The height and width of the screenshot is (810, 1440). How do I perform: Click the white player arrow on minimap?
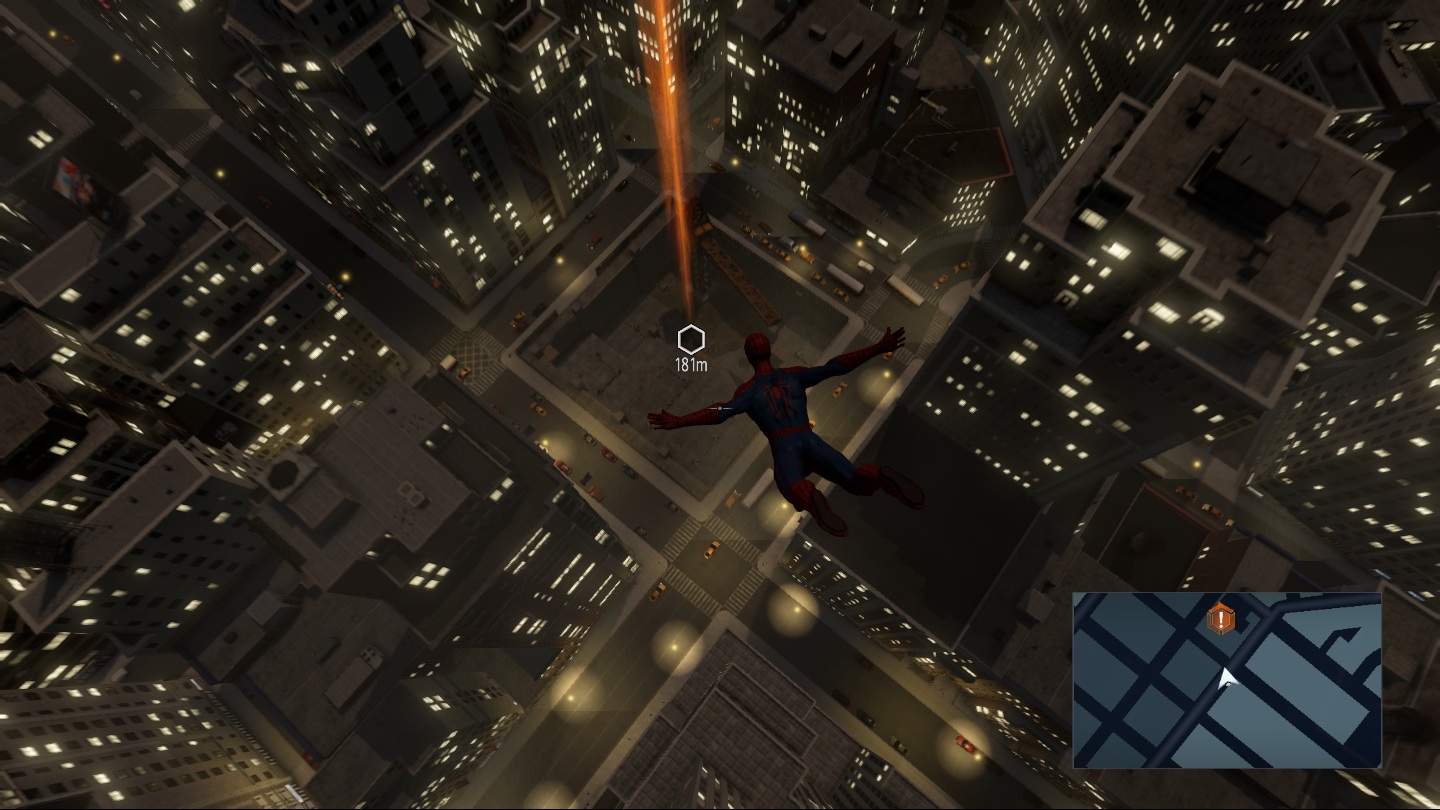(x=1227, y=681)
